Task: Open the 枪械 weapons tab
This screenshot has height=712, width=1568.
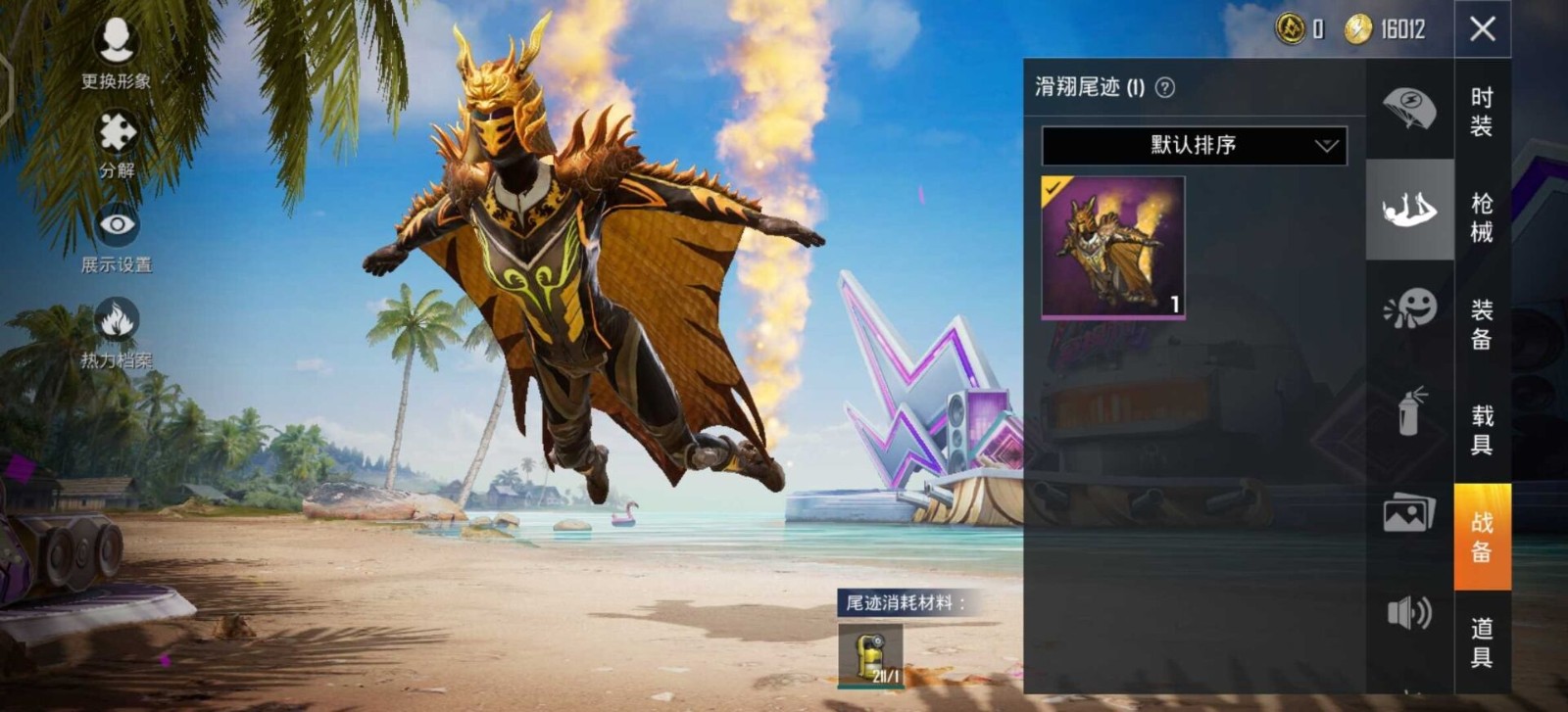Action: (1480, 223)
